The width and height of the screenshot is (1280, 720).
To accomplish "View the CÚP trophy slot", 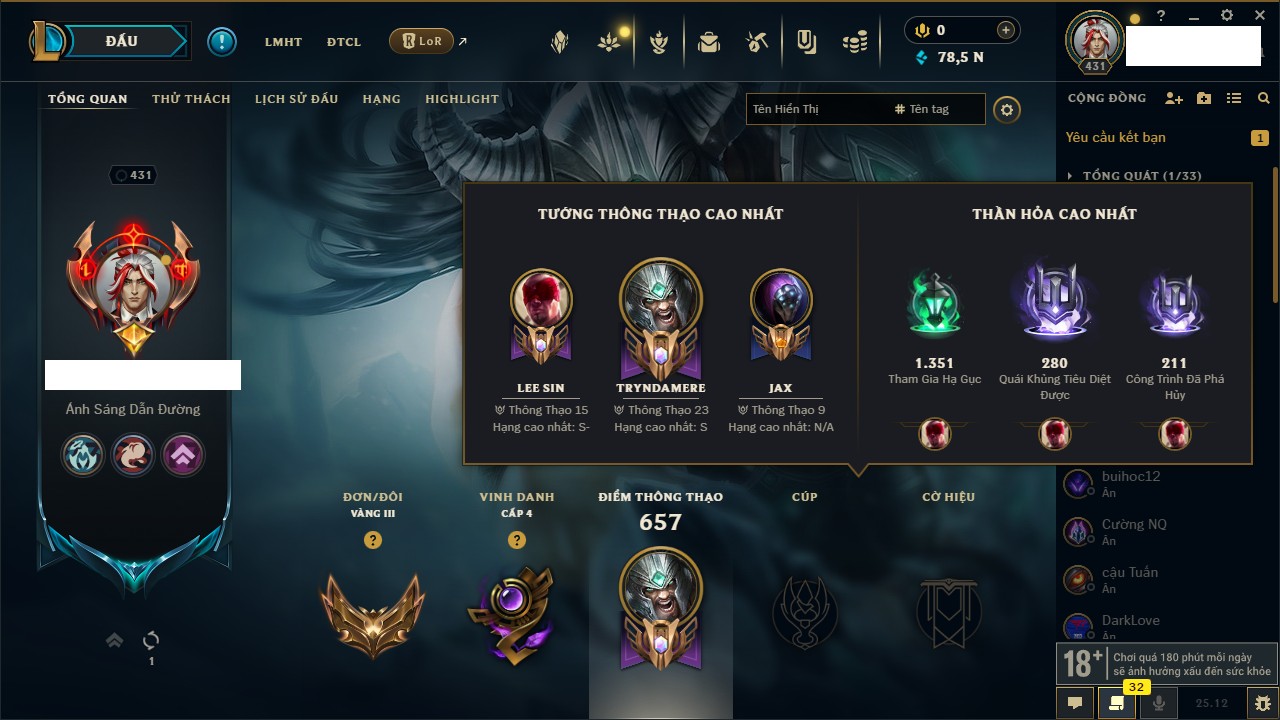I will tap(804, 612).
